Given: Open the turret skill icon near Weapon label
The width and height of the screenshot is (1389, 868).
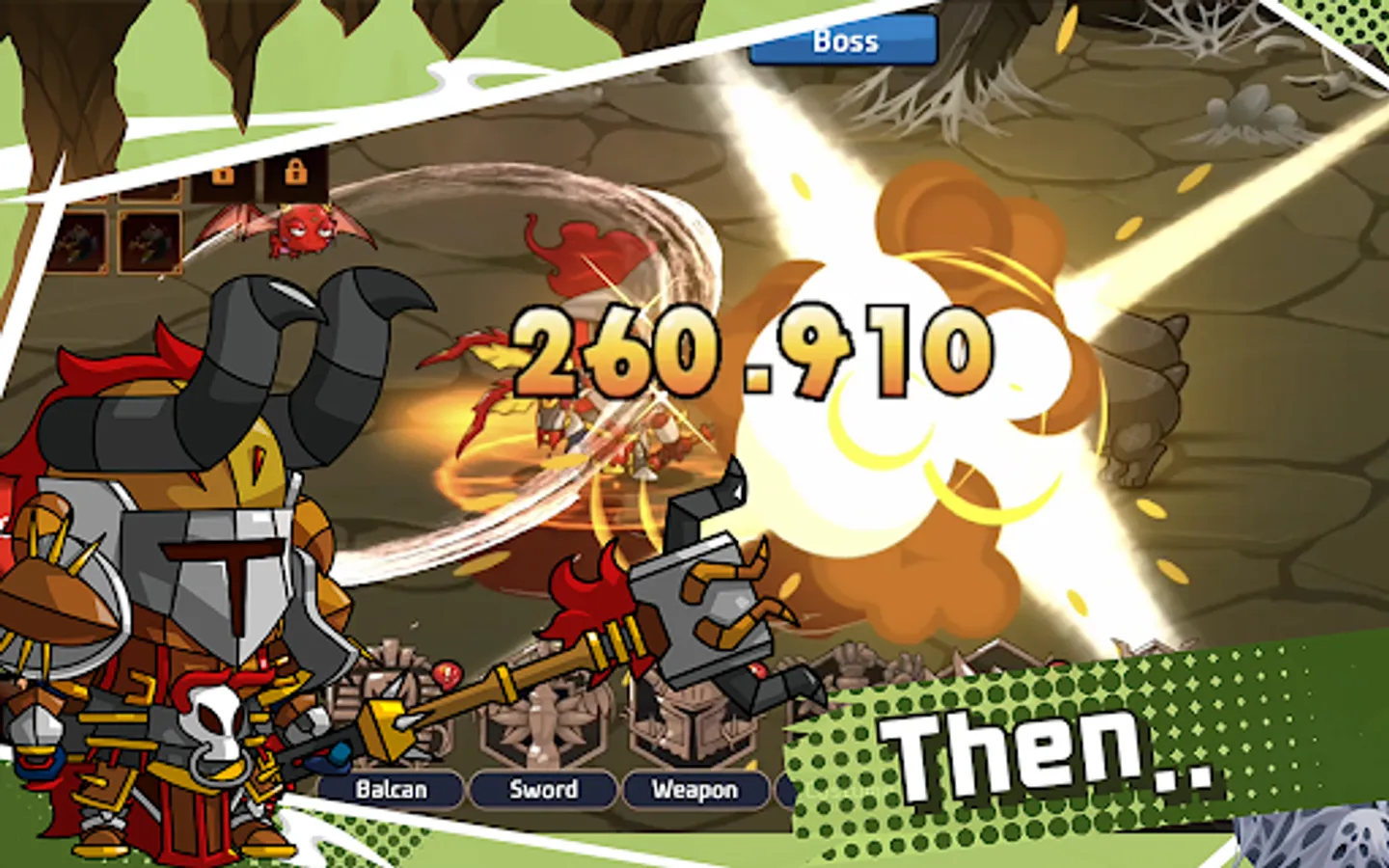Looking at the screenshot, I should coord(693,724).
